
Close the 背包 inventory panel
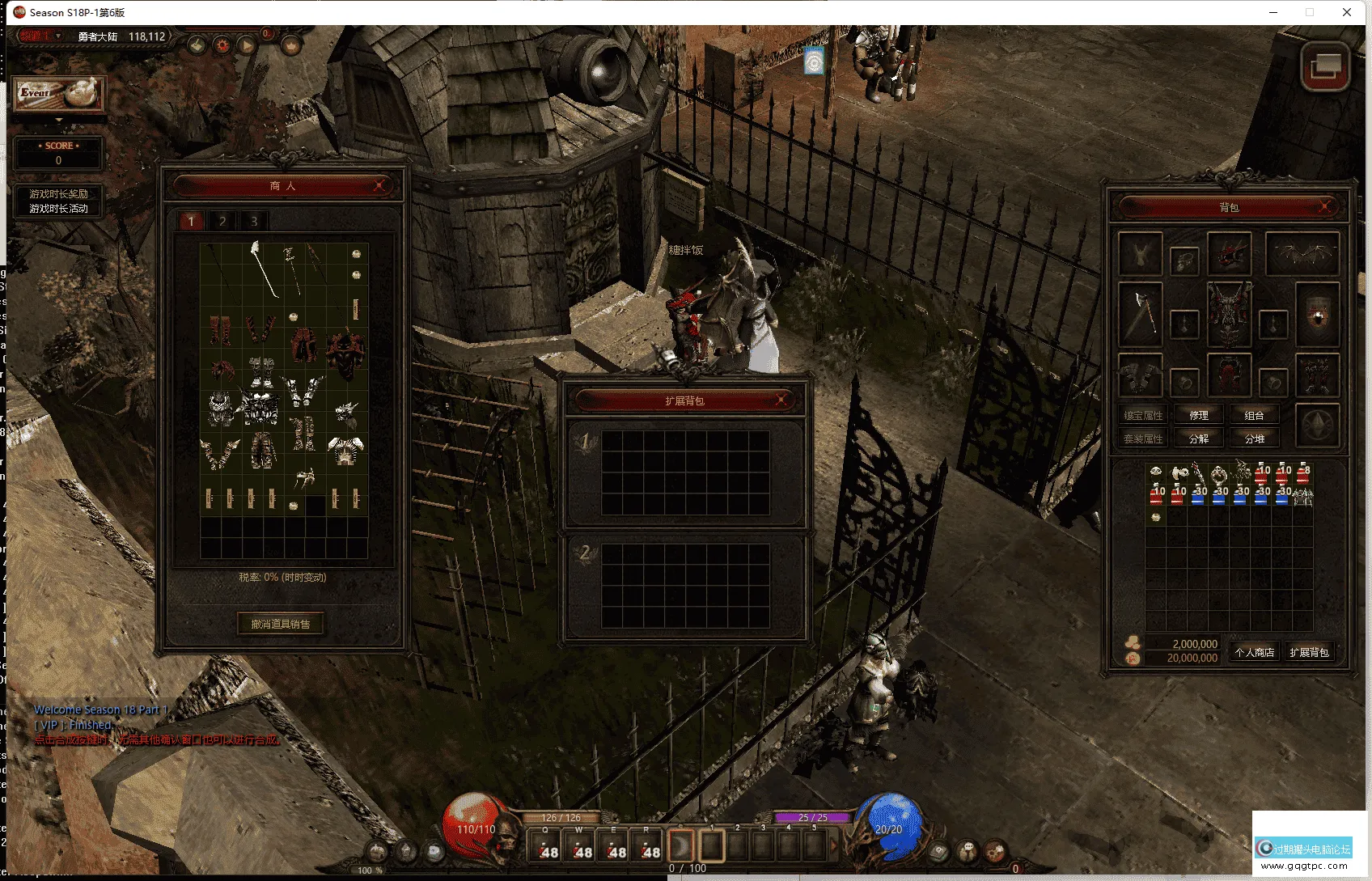click(1325, 207)
